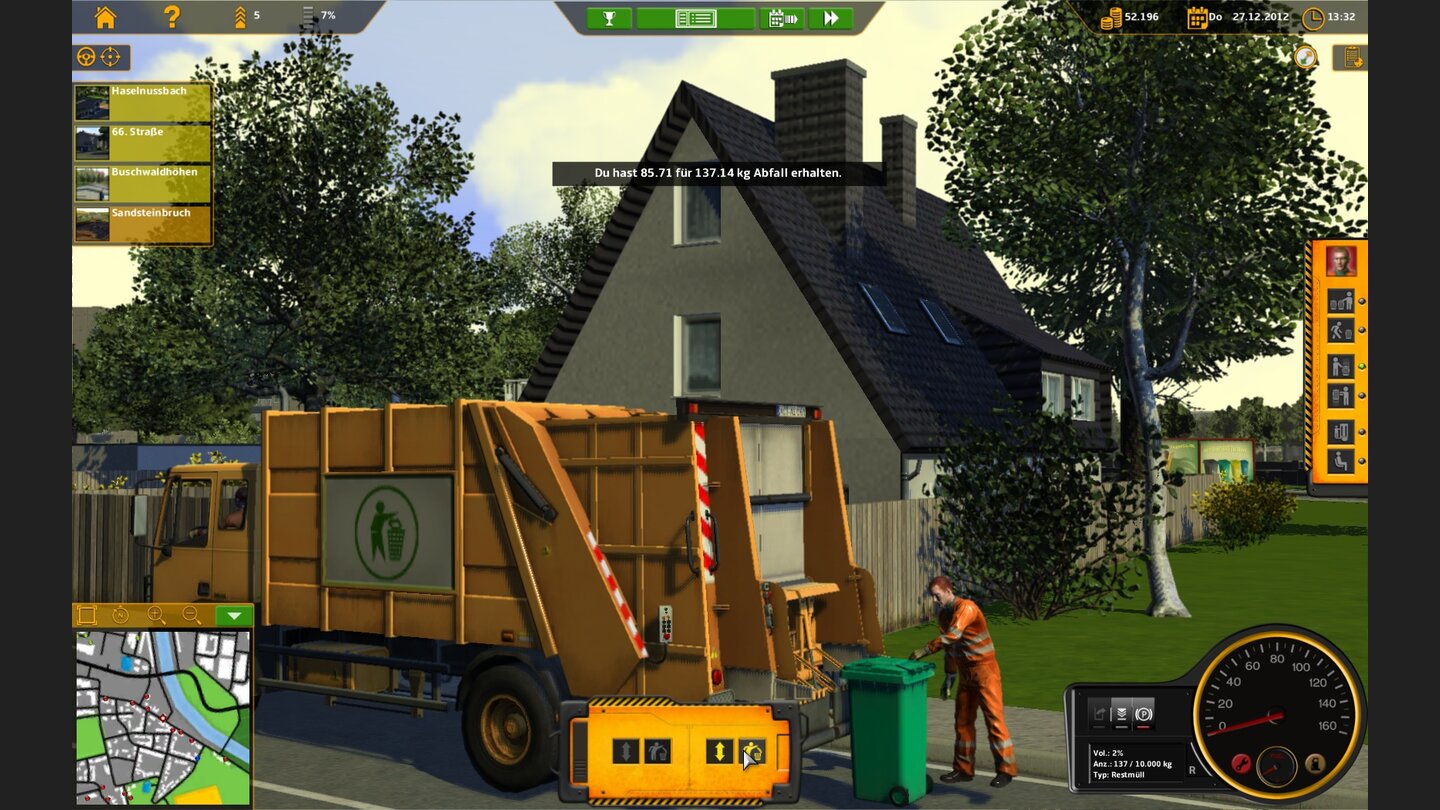Screen dimensions: 1440x810
Task: Activate the fast-forward time icon
Action: [832, 18]
